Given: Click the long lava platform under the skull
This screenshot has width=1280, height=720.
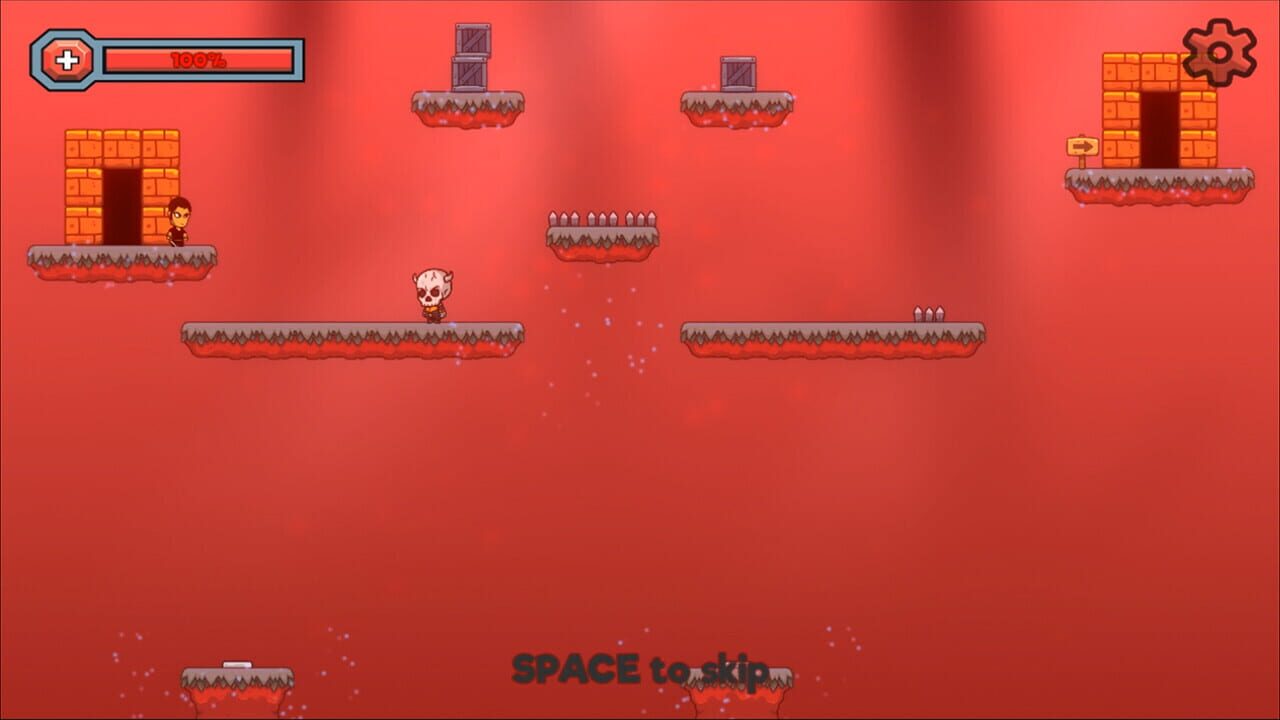Looking at the screenshot, I should (350, 335).
